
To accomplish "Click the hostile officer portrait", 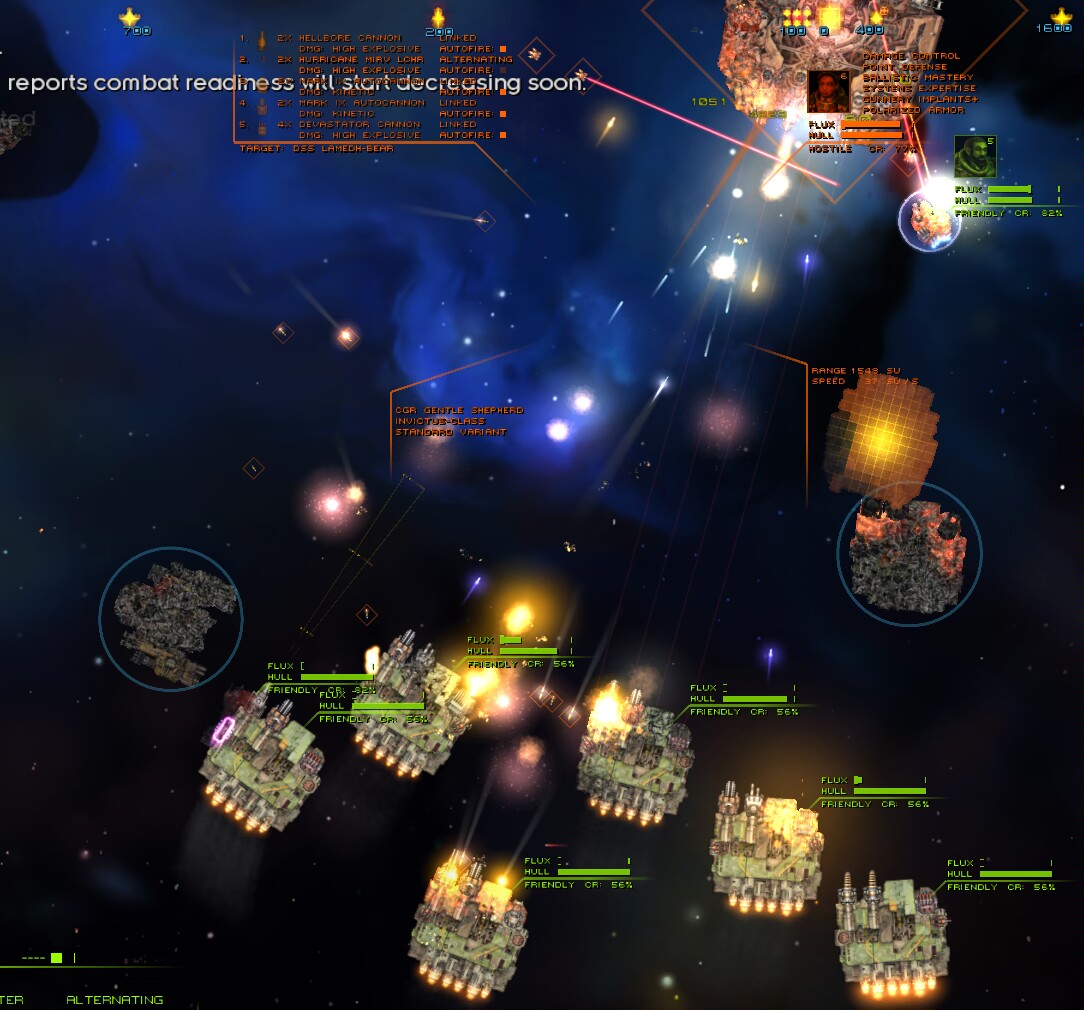I will pyautogui.click(x=827, y=92).
